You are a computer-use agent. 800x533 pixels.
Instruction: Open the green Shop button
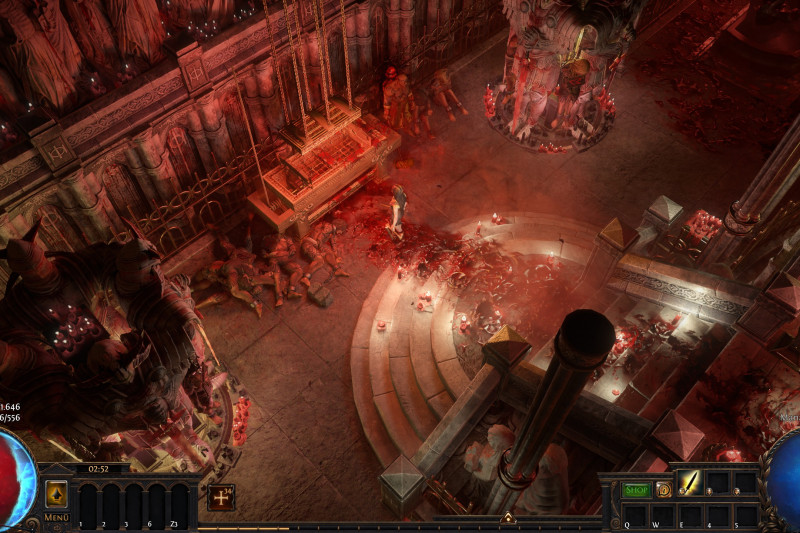pyautogui.click(x=636, y=490)
